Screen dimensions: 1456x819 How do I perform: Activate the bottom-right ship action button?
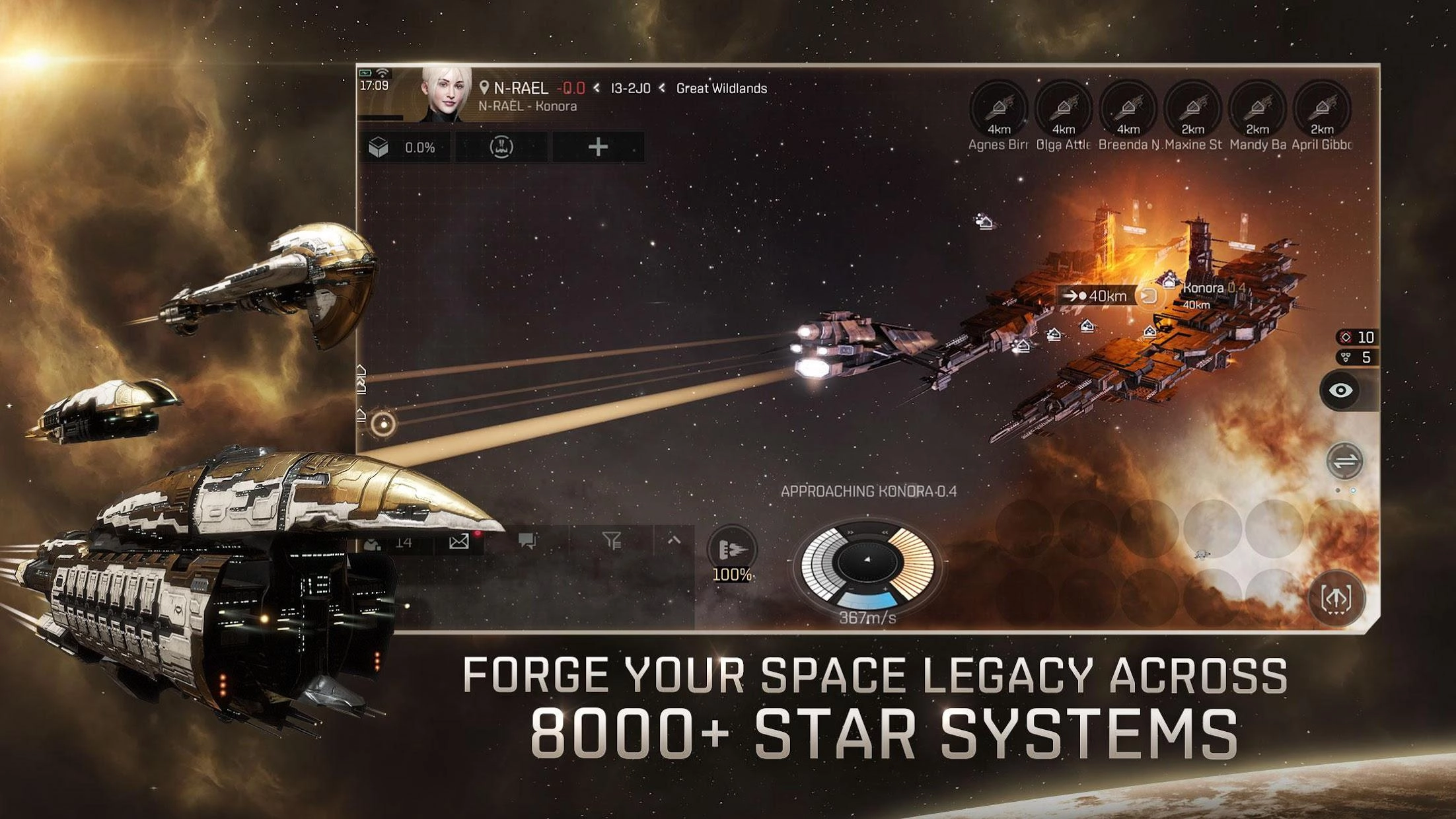coord(1336,598)
